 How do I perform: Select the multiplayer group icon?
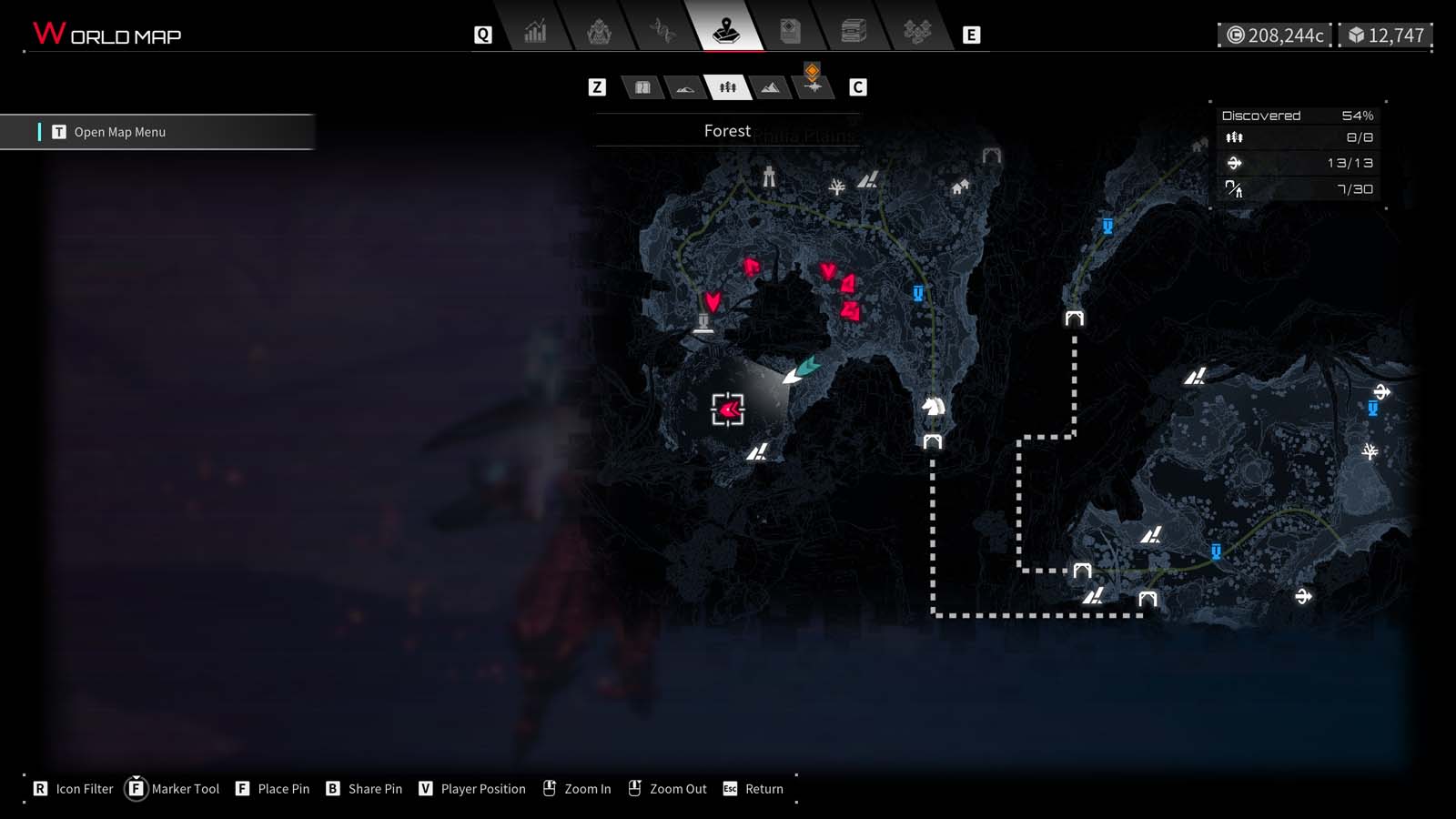click(x=917, y=30)
